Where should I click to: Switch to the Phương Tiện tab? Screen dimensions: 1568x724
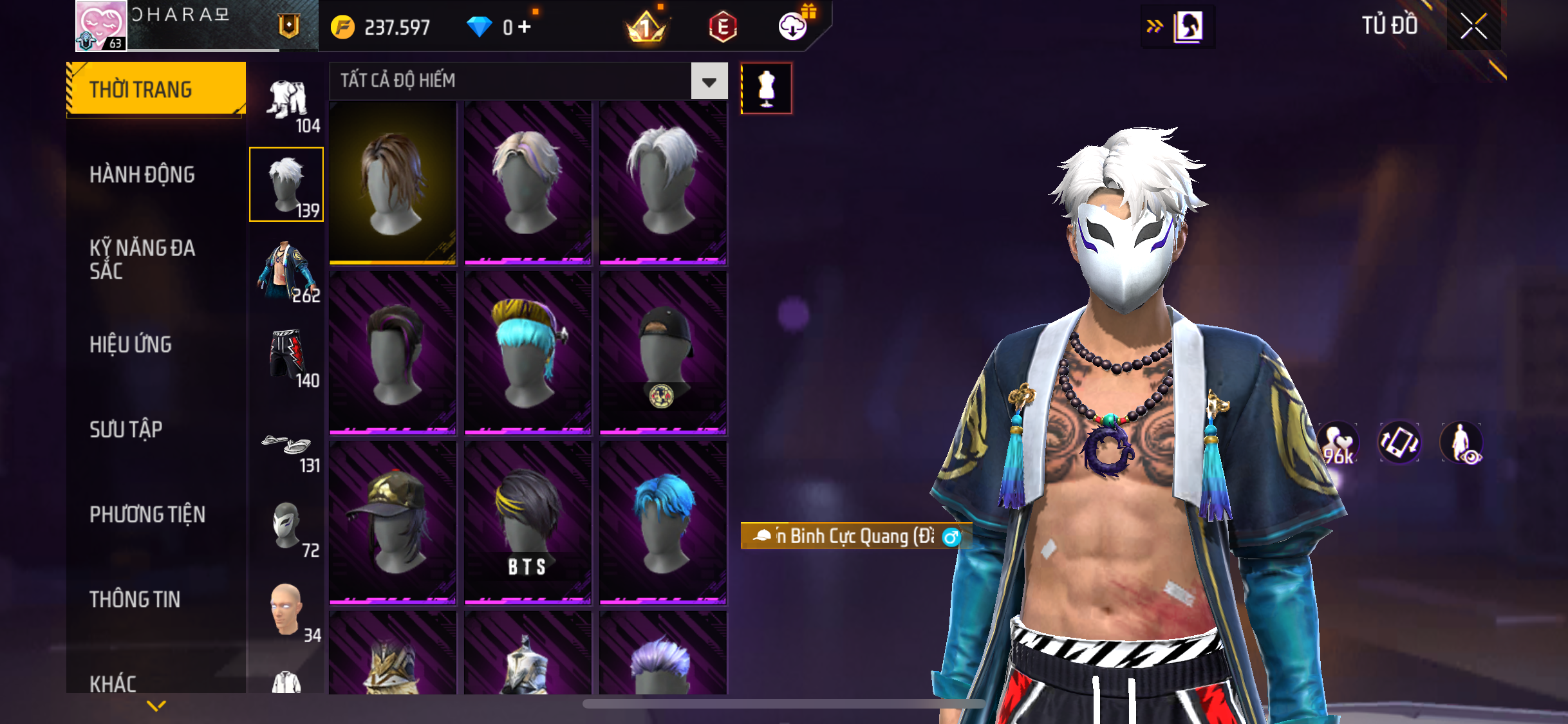(x=147, y=514)
